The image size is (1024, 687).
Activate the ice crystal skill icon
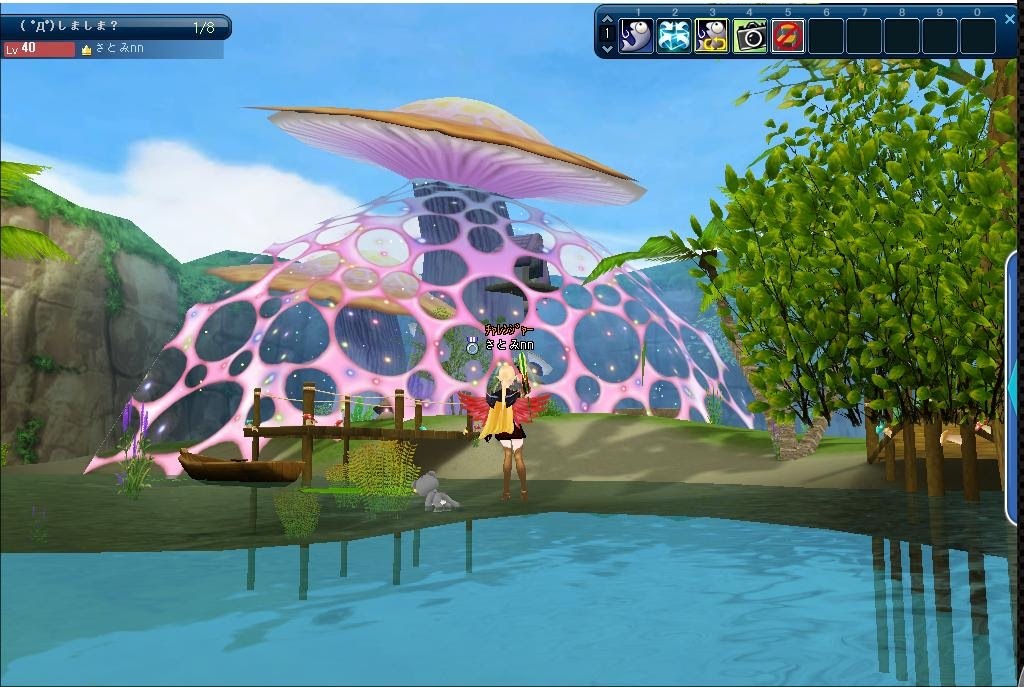pyautogui.click(x=674, y=36)
